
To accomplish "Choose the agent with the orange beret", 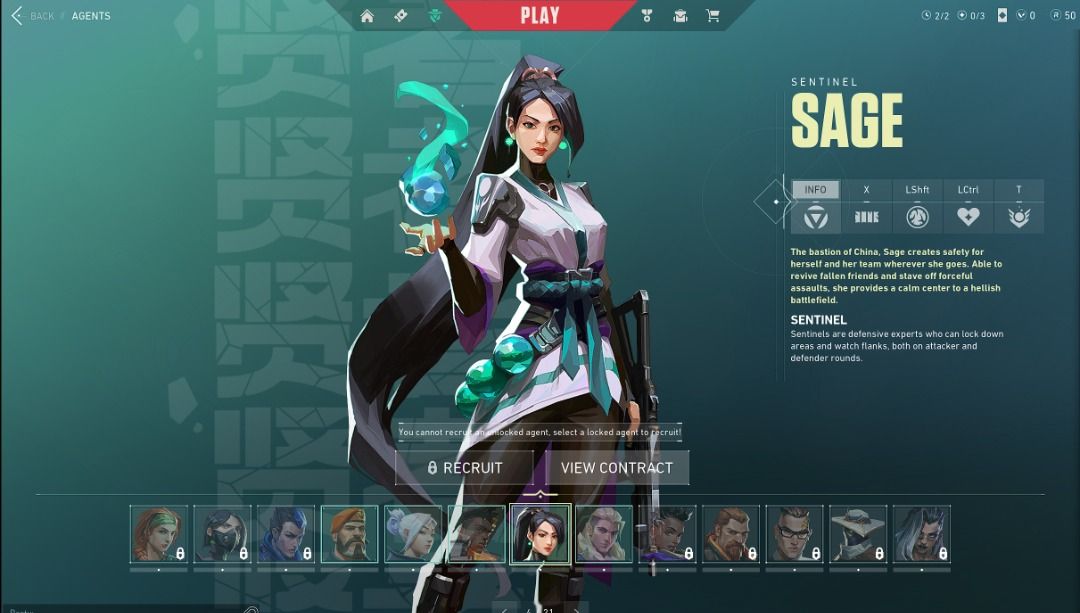I will pos(349,534).
